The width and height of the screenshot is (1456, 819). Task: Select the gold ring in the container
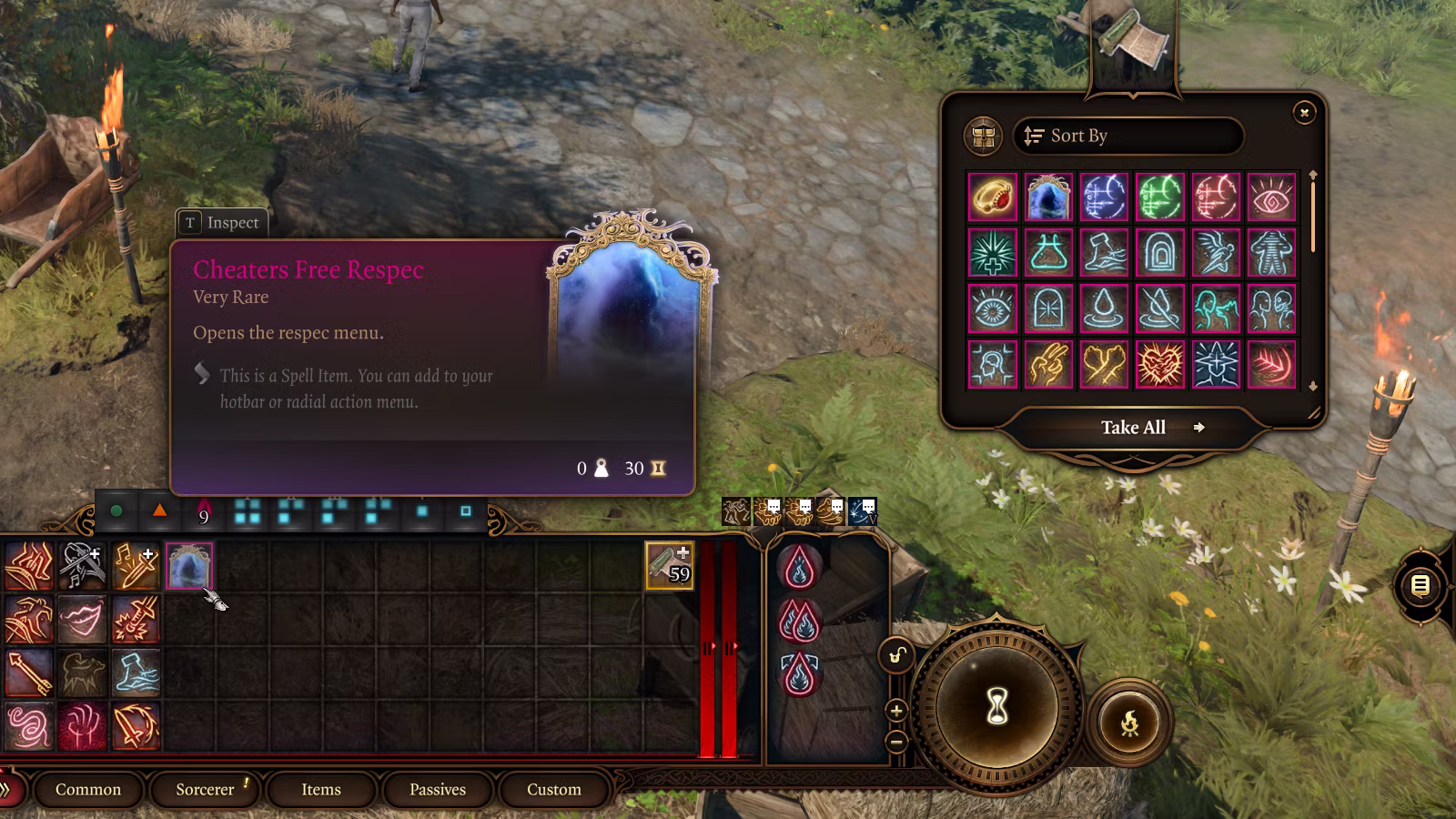click(x=993, y=197)
